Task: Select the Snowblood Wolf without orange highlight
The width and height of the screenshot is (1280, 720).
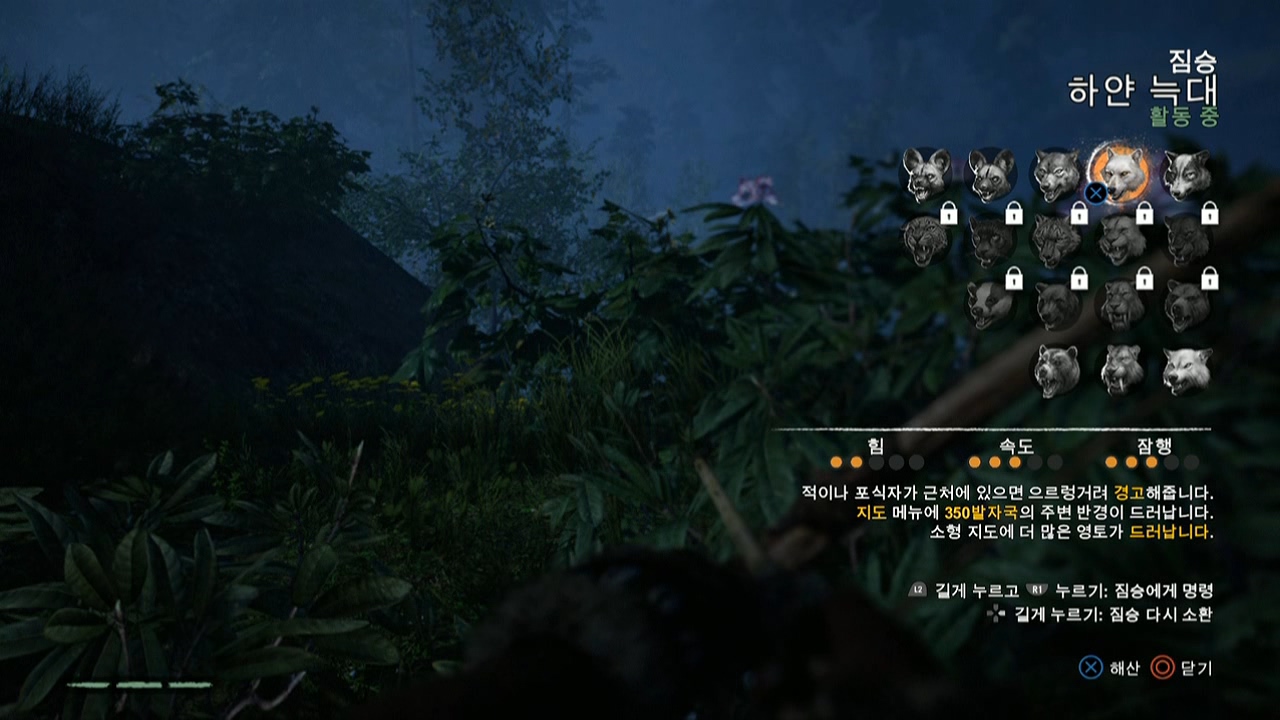Action: (1186, 370)
